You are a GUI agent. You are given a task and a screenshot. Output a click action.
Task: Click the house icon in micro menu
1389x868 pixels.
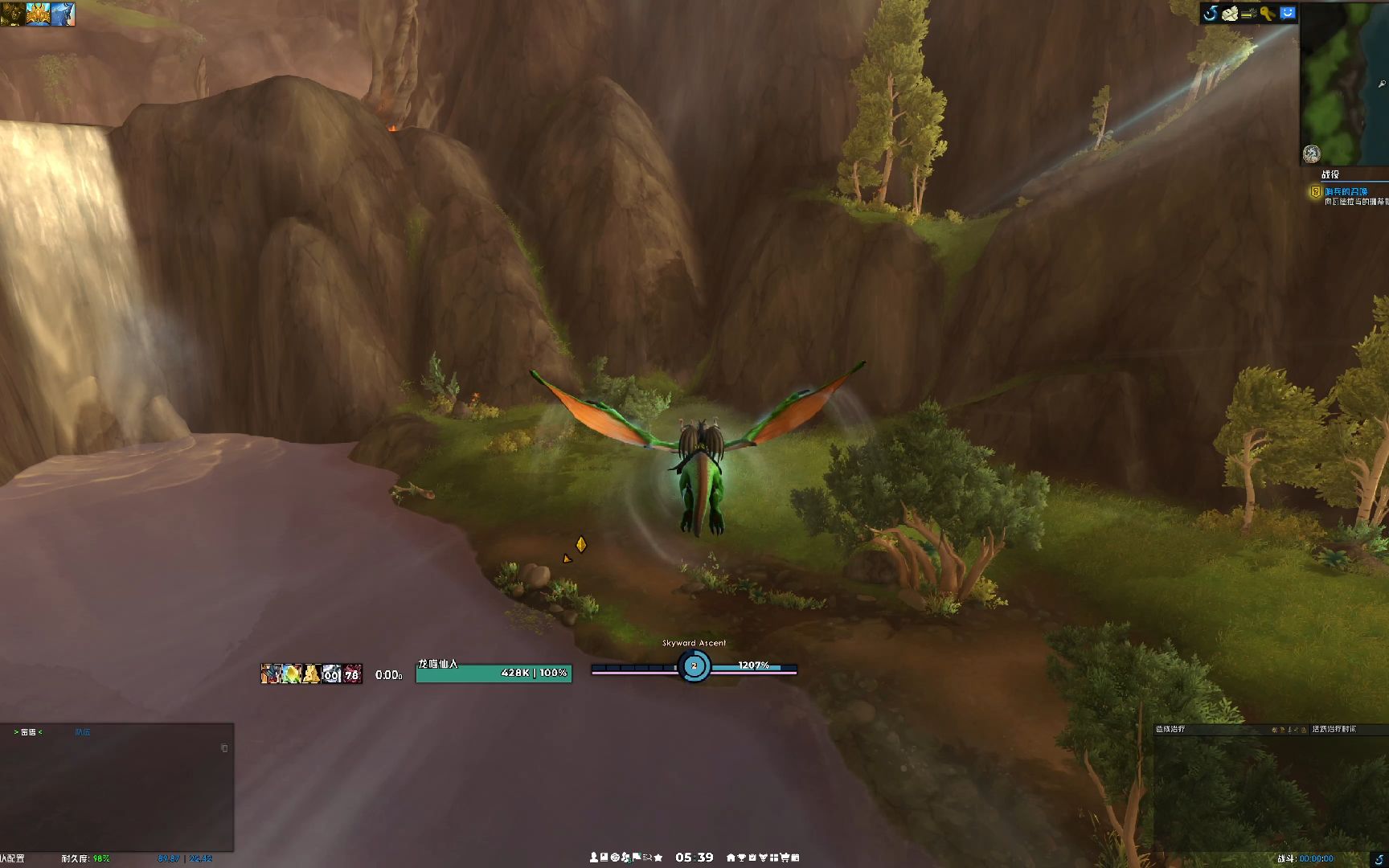[731, 858]
